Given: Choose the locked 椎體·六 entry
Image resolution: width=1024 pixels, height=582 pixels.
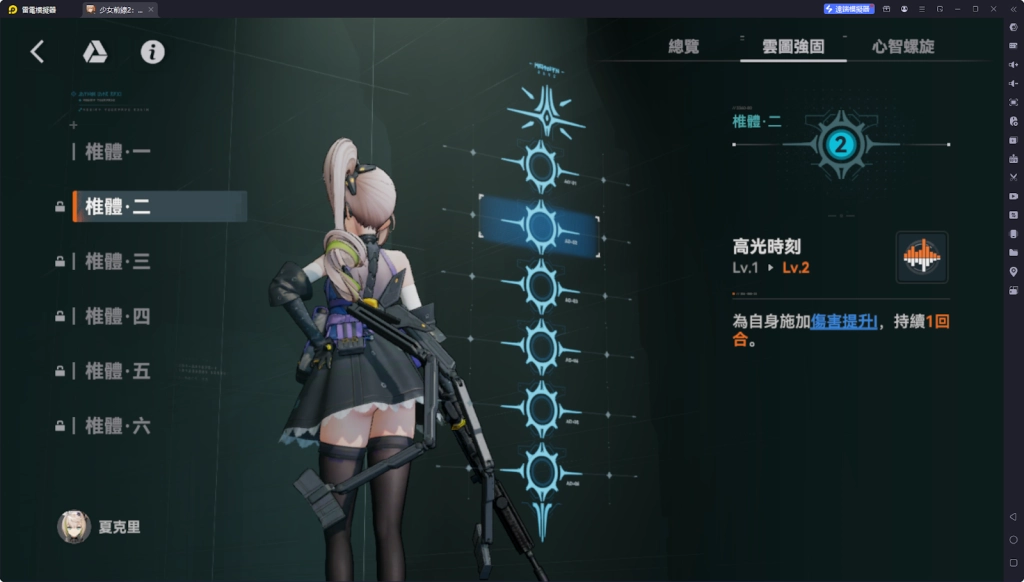Looking at the screenshot, I should click(x=118, y=426).
